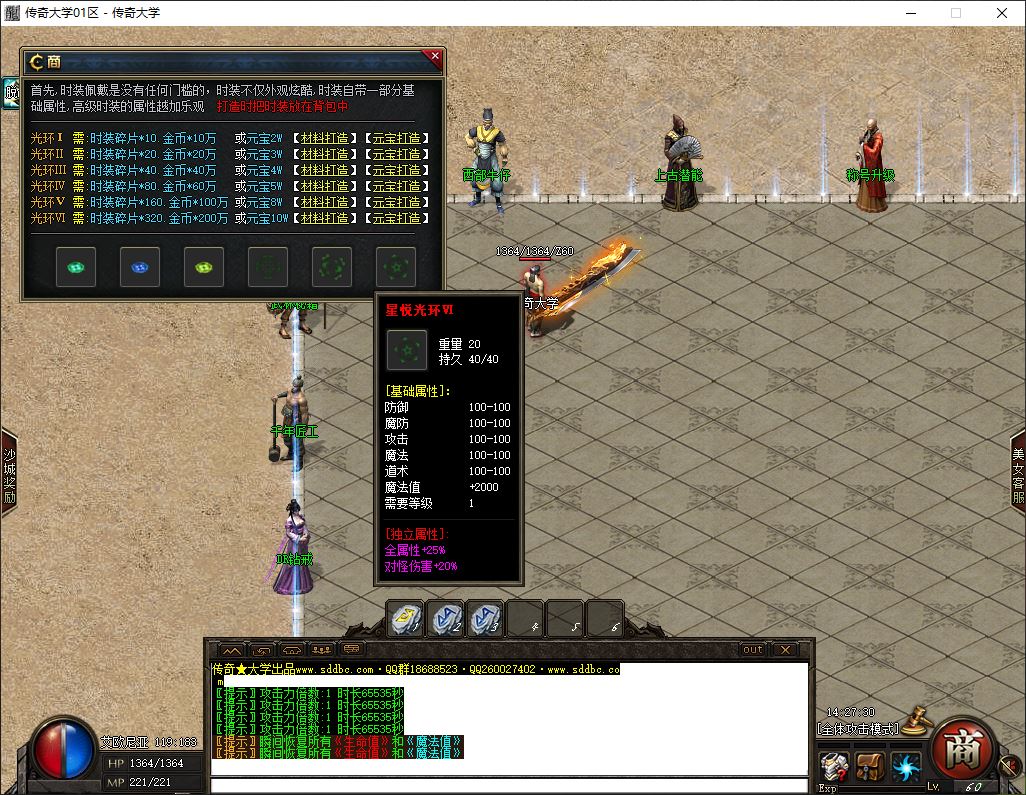Viewport: 1026px width, 795px height.
Task: Toggle the 全体攻击模式 attack mode label
Action: [x=858, y=729]
